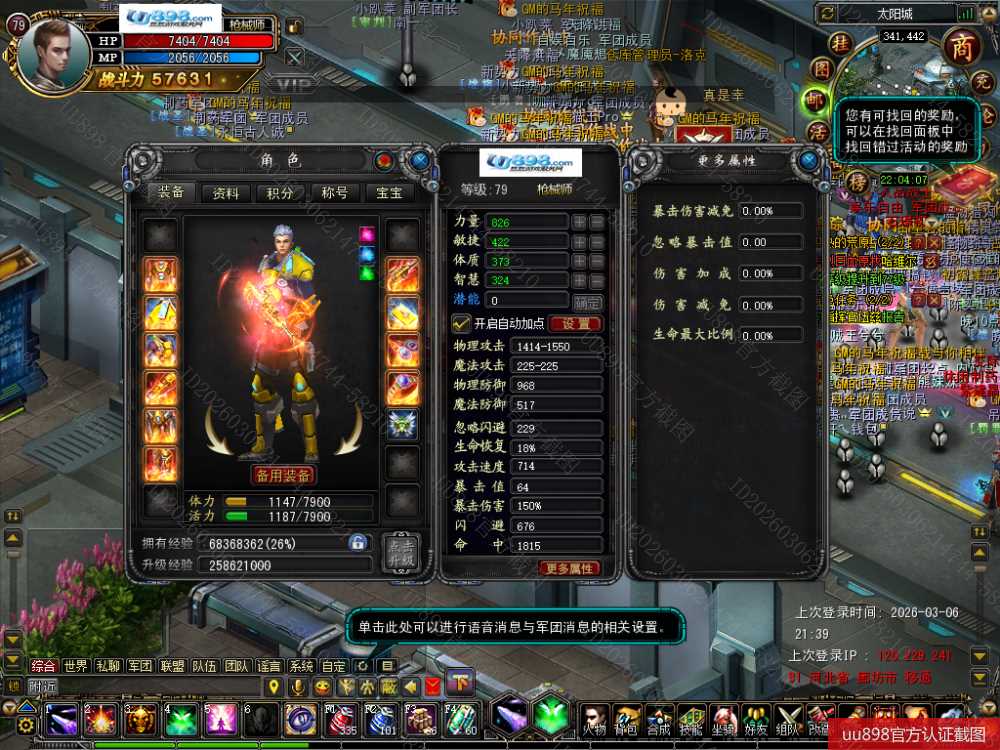Select the 世界 world chat channel tab
The image size is (1000, 750).
tap(76, 666)
